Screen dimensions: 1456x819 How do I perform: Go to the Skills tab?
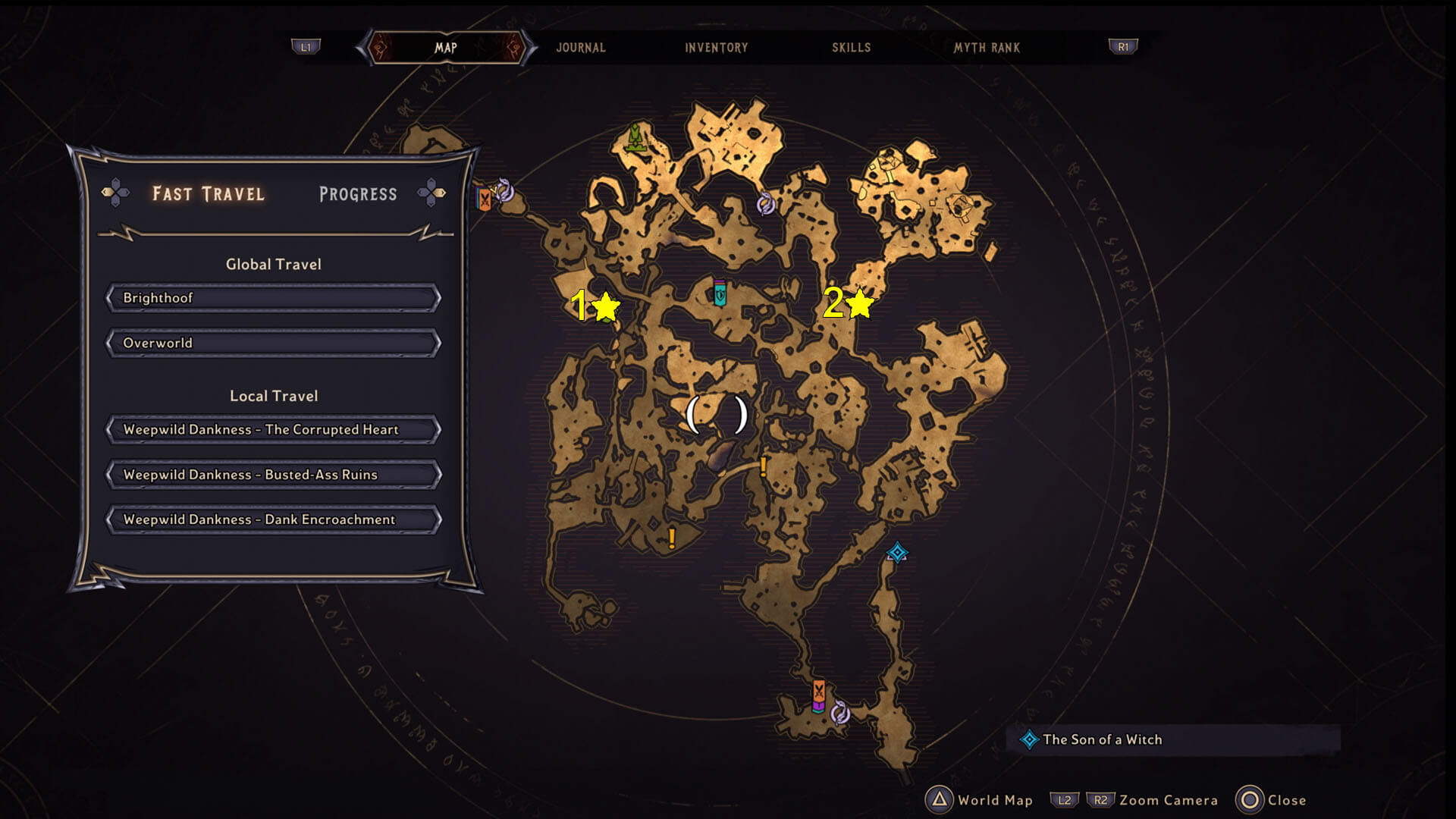[x=851, y=48]
